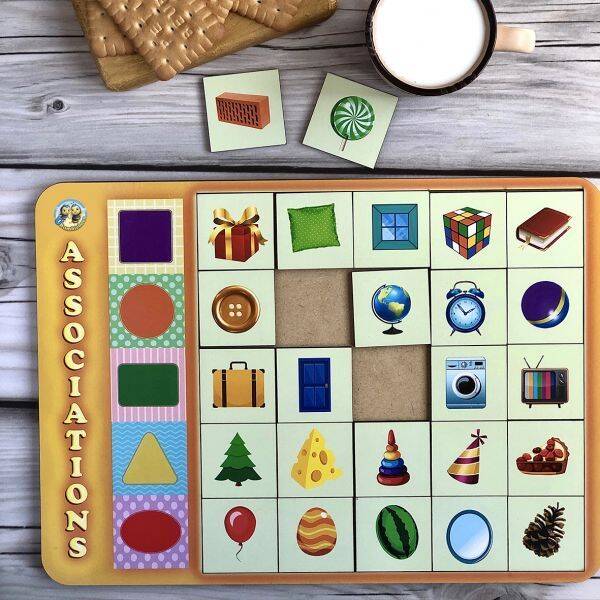
Task: Pick the green pillow tile
Action: (x=313, y=228)
